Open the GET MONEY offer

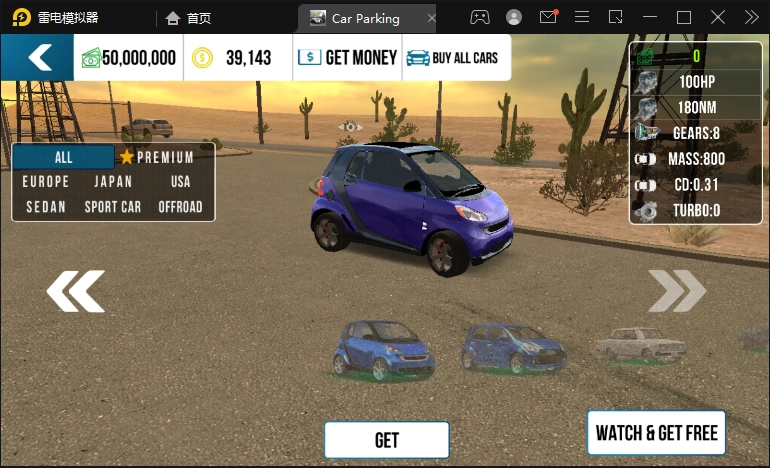click(x=347, y=58)
